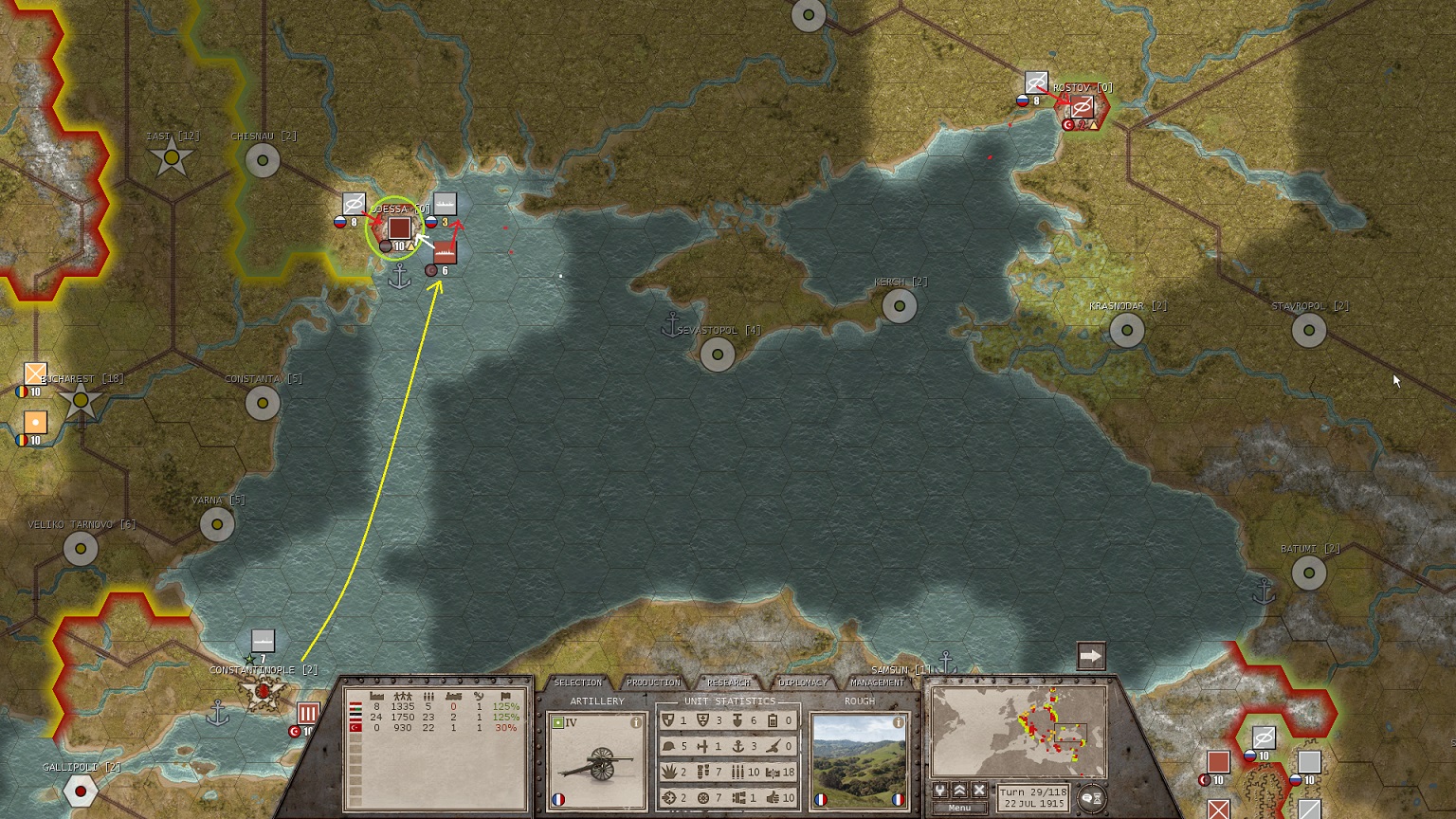
Task: Show info for the Rough terrain
Action: (x=898, y=722)
